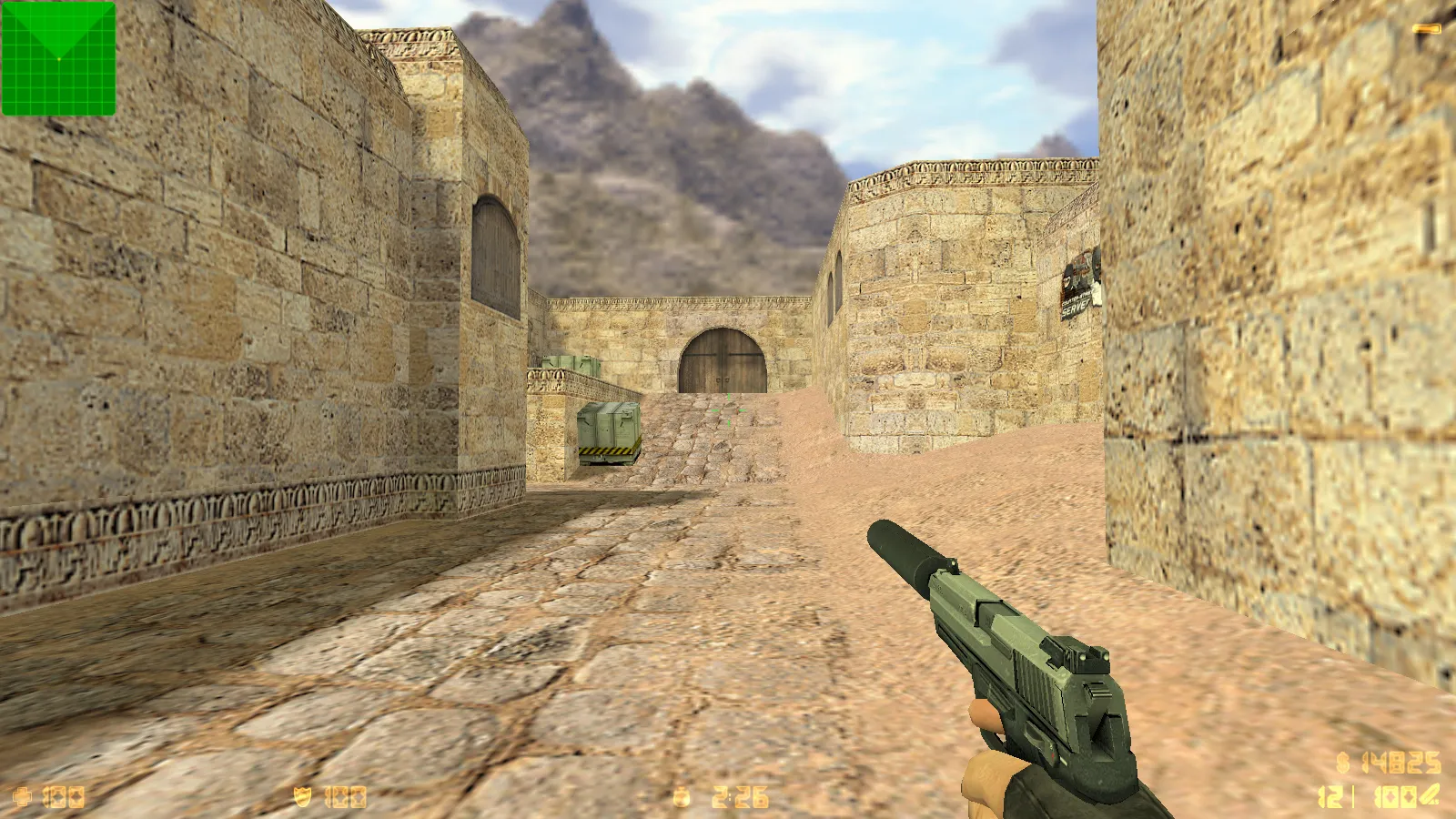Click the green supply crate on the ramp
This screenshot has width=1456, height=819.
[x=610, y=432]
